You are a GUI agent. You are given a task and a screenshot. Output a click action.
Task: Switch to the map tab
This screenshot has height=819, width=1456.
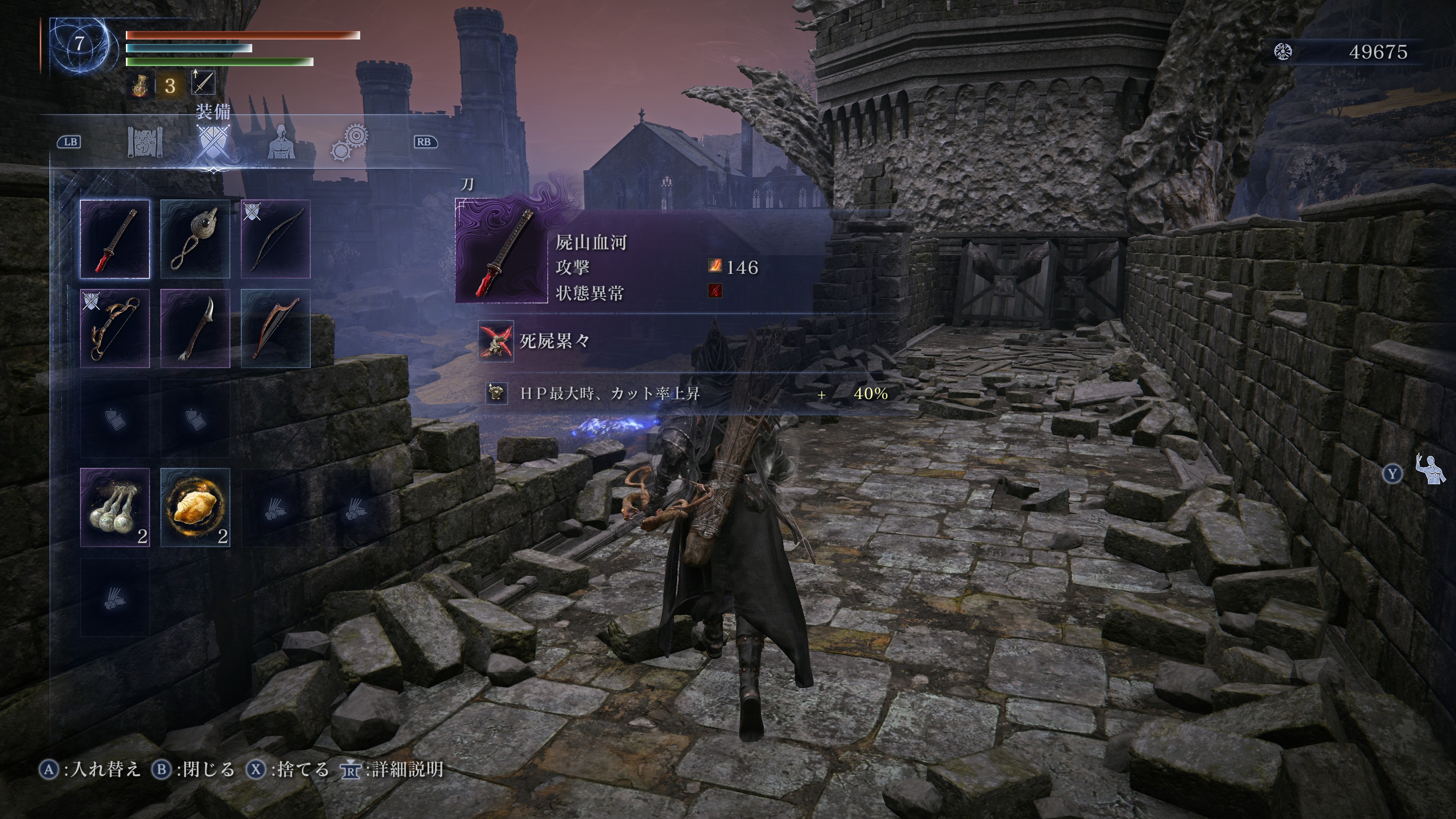[145, 142]
